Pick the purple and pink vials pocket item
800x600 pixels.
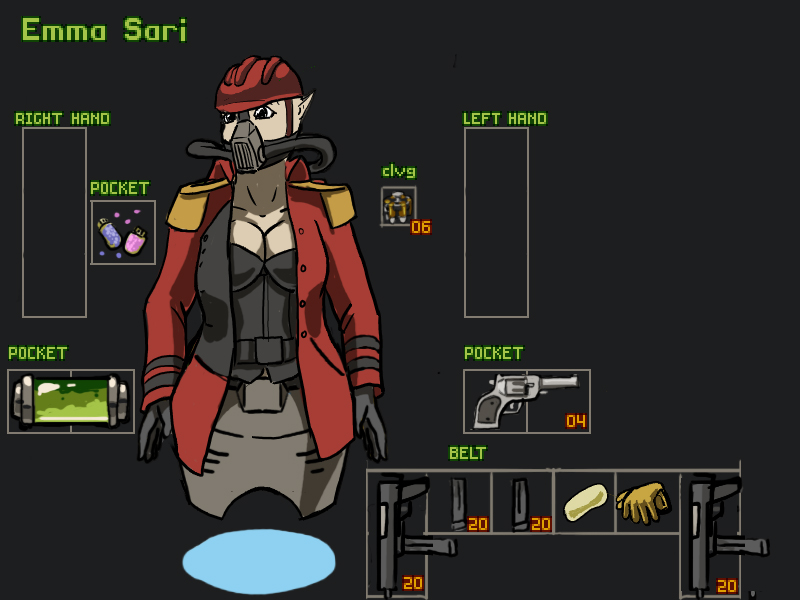pyautogui.click(x=123, y=233)
